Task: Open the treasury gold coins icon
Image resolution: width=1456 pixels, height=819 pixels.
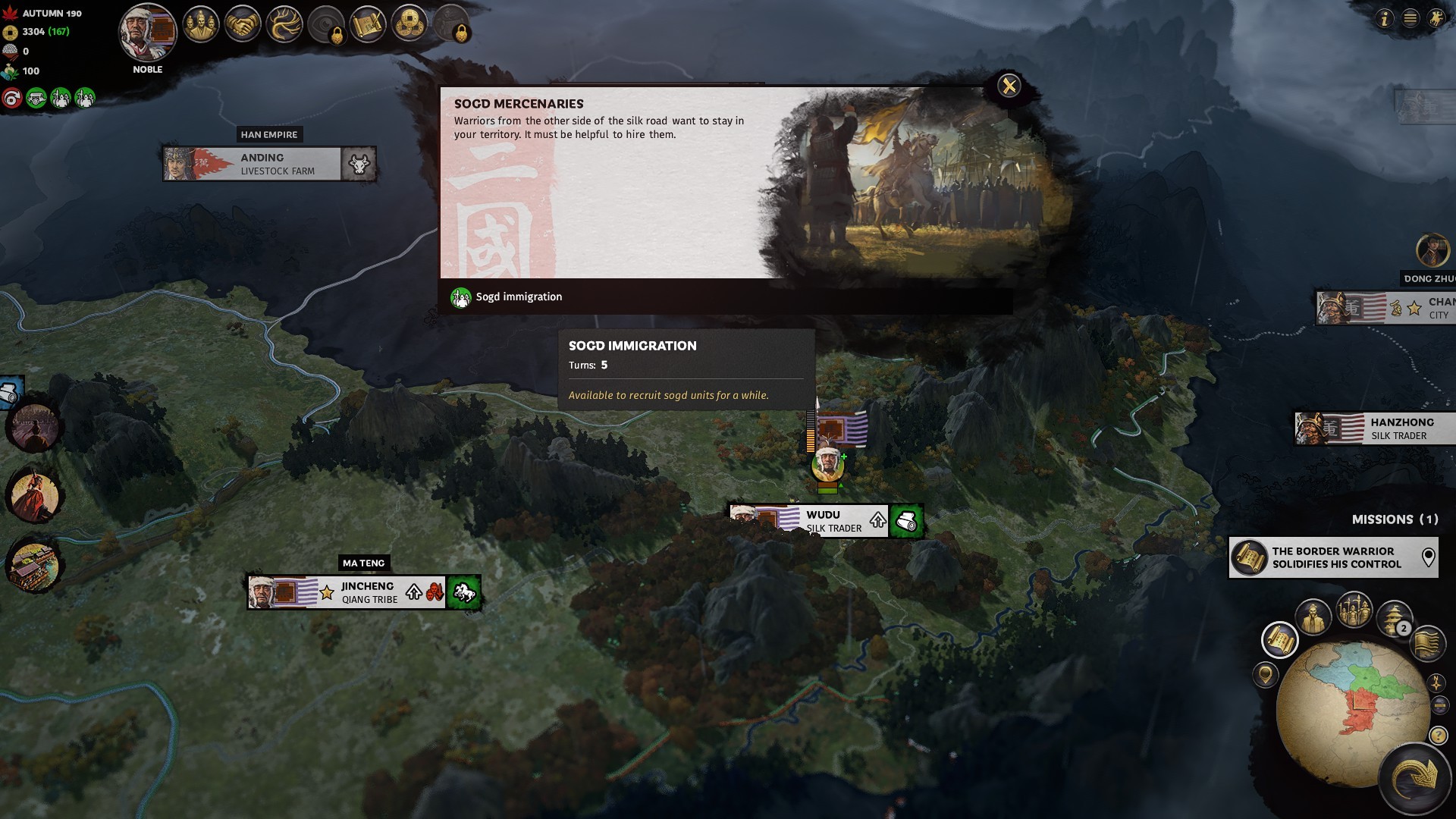Action: (x=409, y=25)
